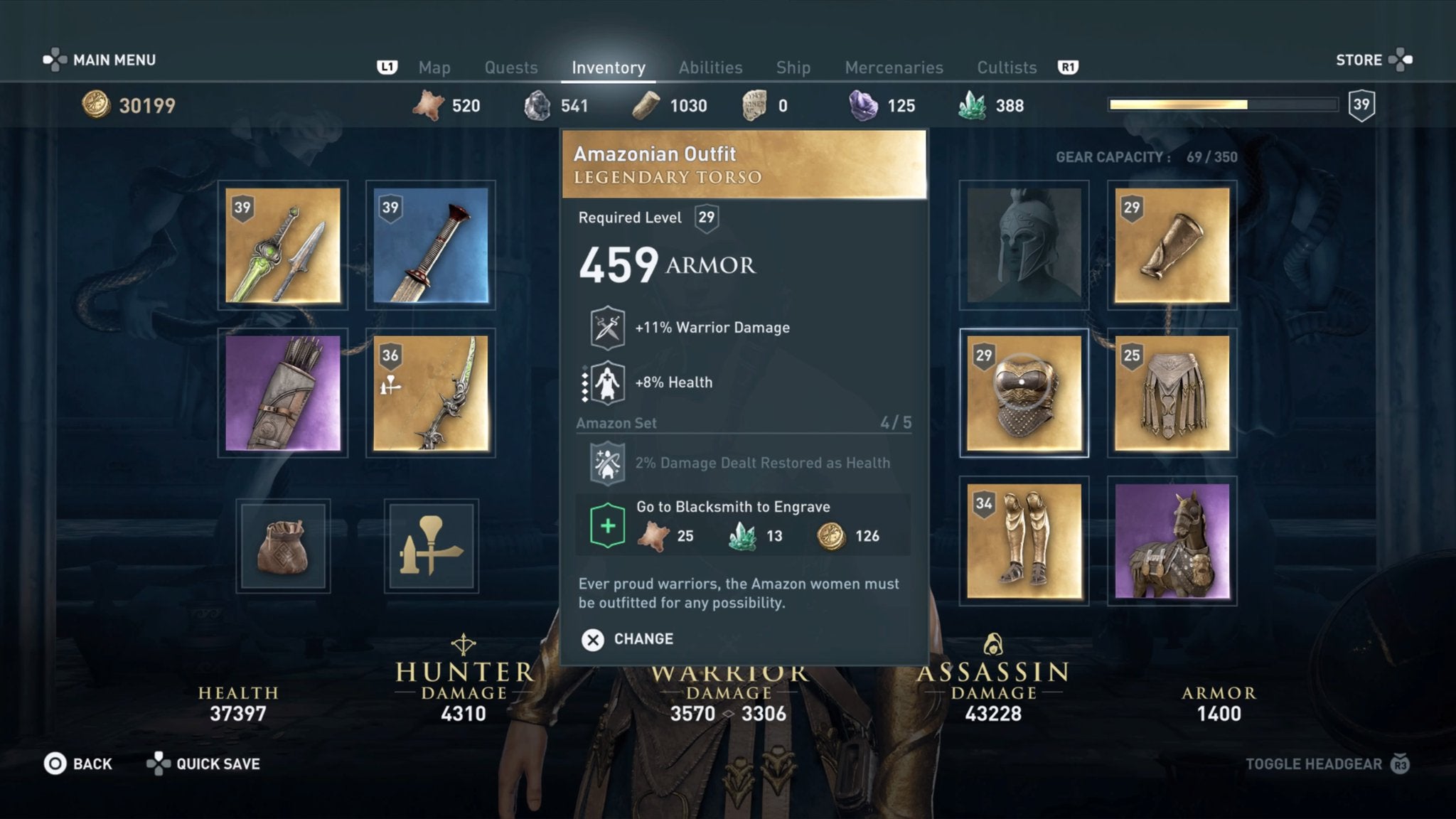Select the pouch consumables slot
This screenshot has height=819, width=1456.
point(282,545)
